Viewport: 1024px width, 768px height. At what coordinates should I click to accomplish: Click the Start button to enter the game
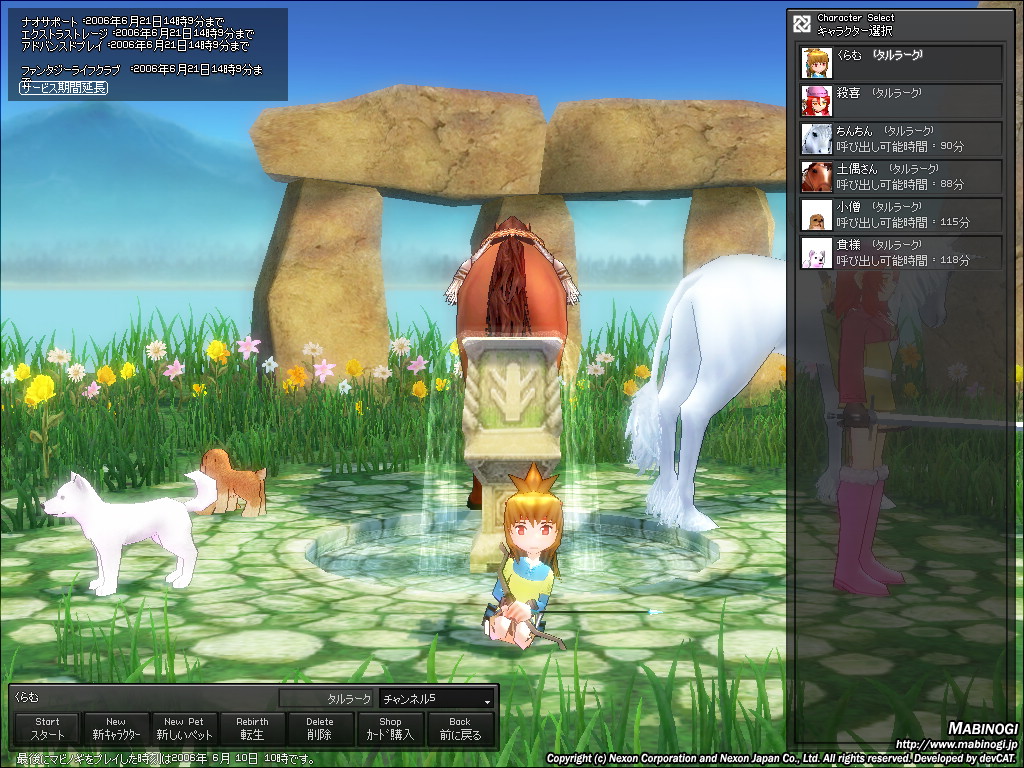[x=47, y=728]
